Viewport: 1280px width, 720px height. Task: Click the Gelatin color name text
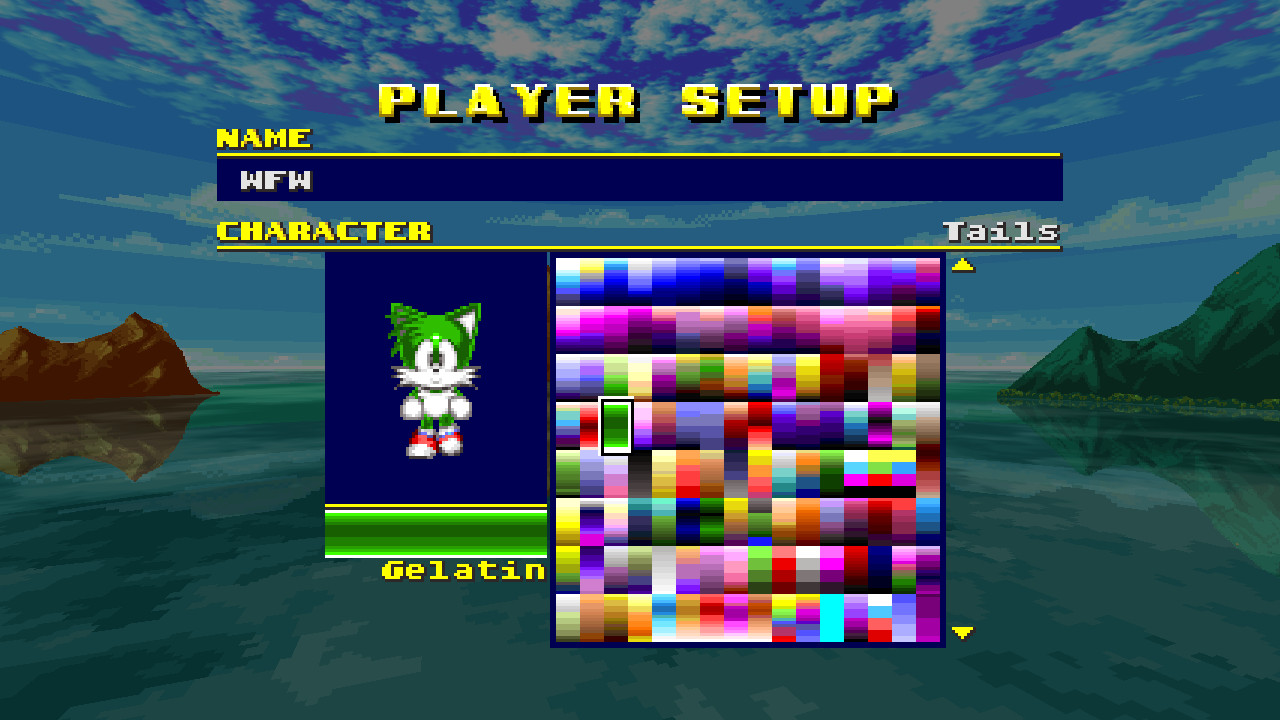[x=464, y=571]
